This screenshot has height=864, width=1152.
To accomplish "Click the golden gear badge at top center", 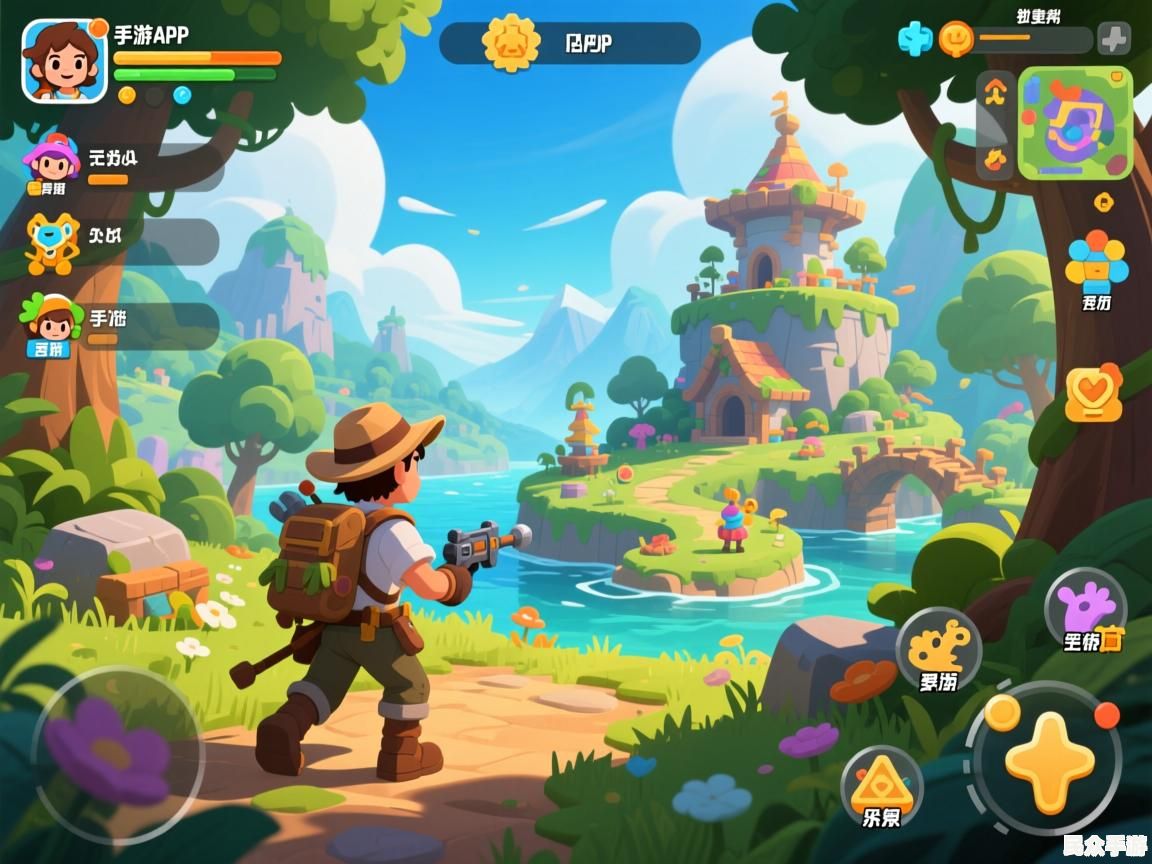I will pos(510,42).
